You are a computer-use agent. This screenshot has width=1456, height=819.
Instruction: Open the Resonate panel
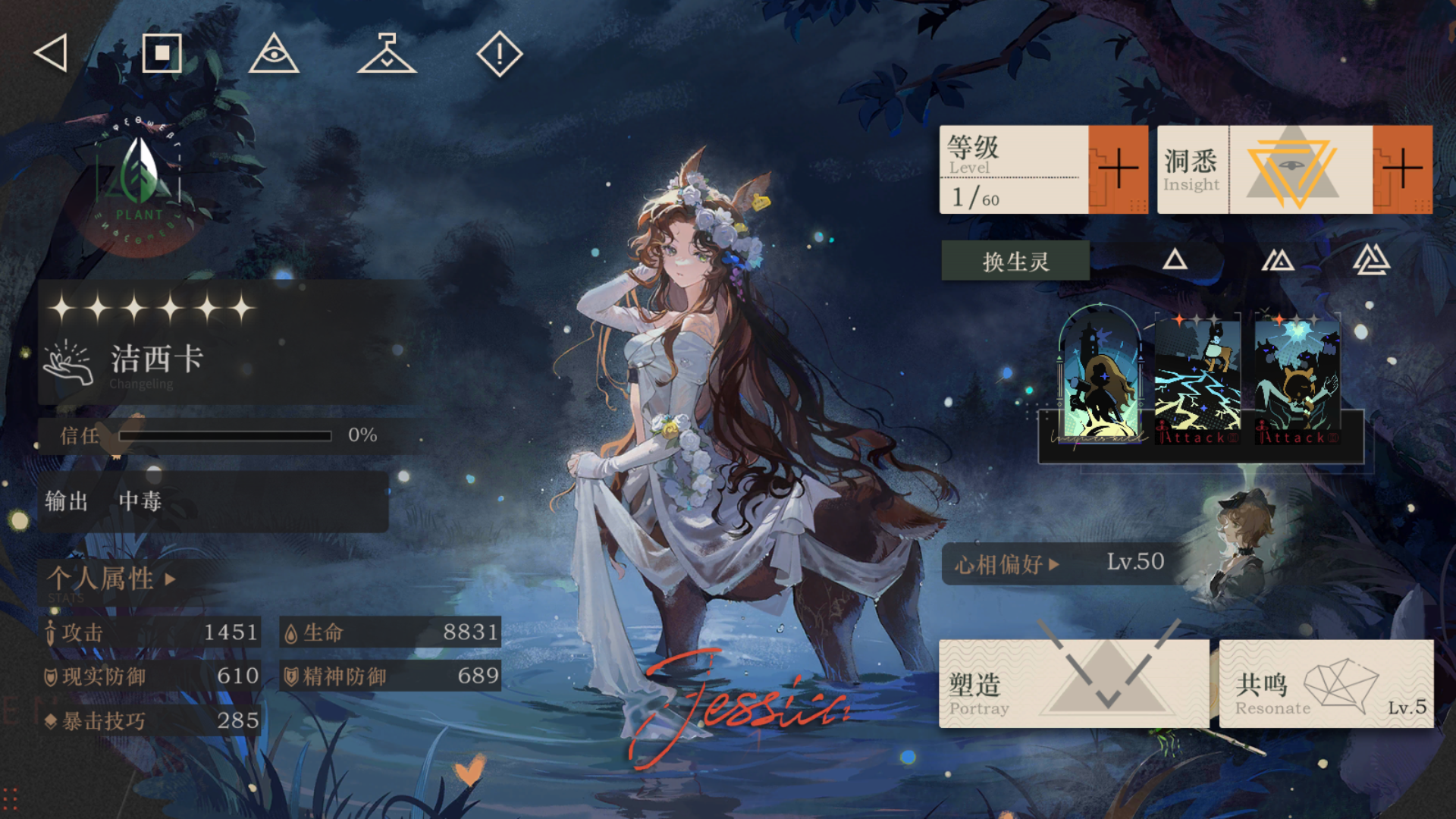tap(1326, 684)
